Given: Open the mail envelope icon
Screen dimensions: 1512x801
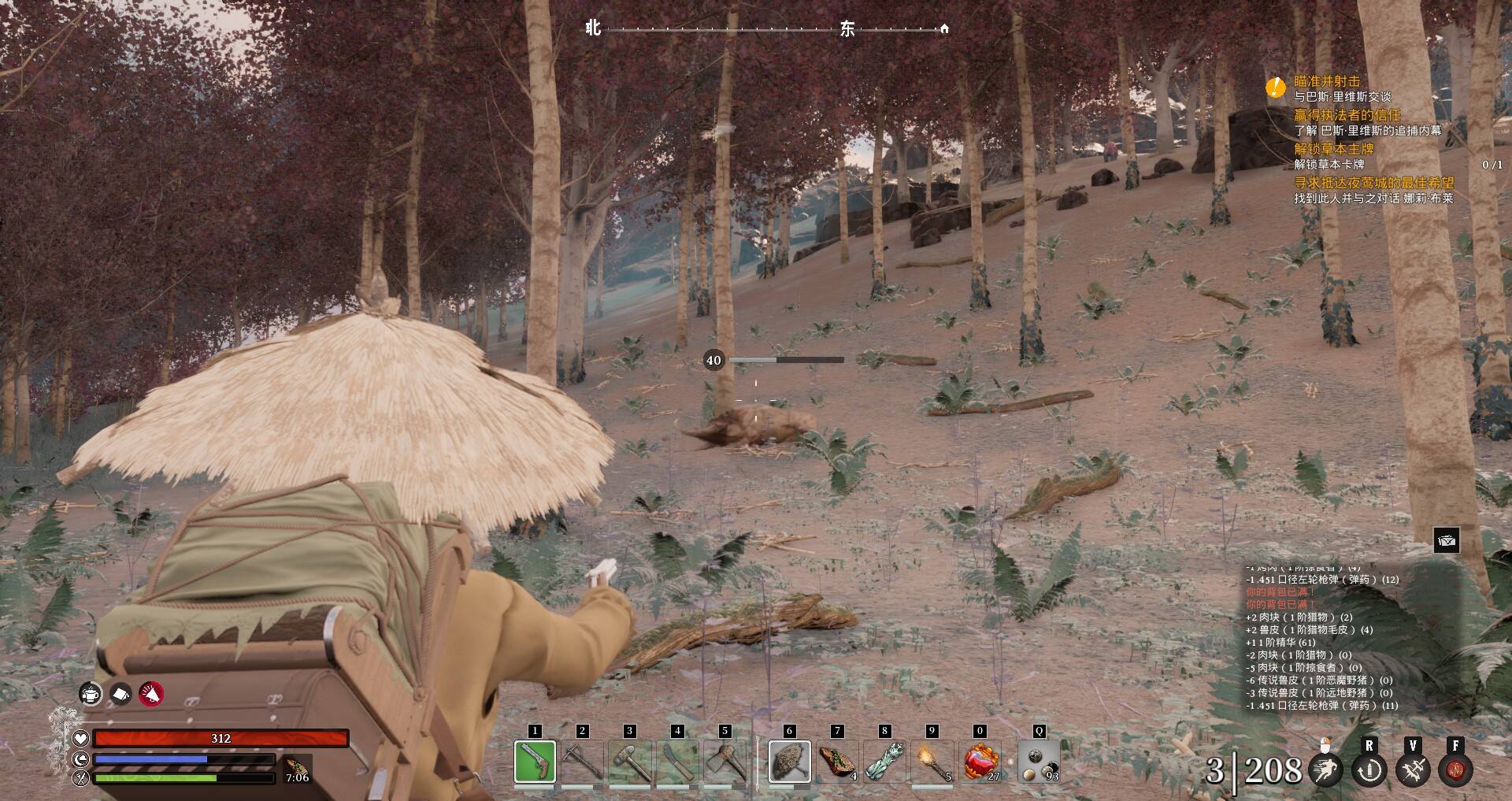Looking at the screenshot, I should click(x=1447, y=540).
